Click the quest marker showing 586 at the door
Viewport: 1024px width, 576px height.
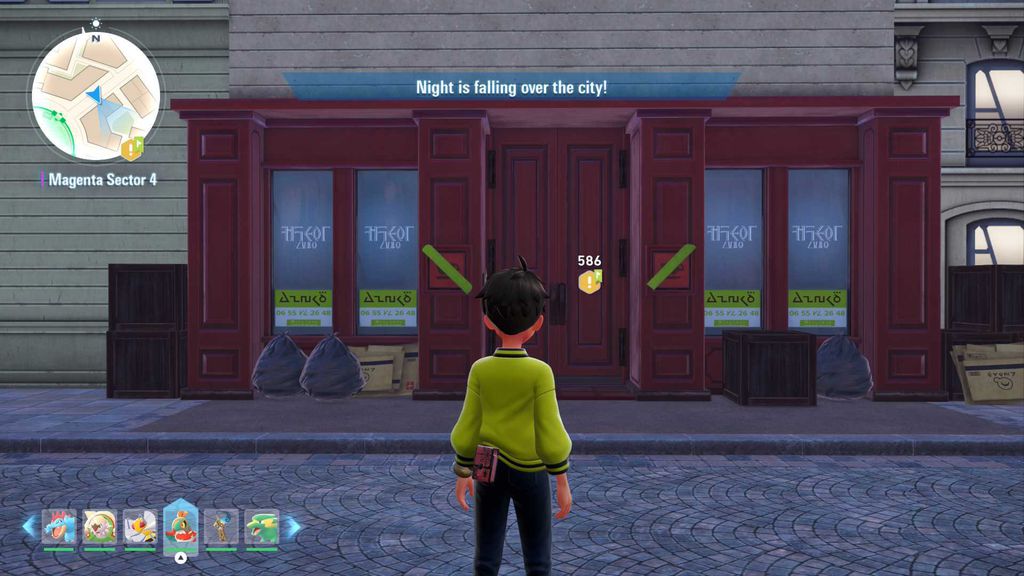pyautogui.click(x=590, y=281)
